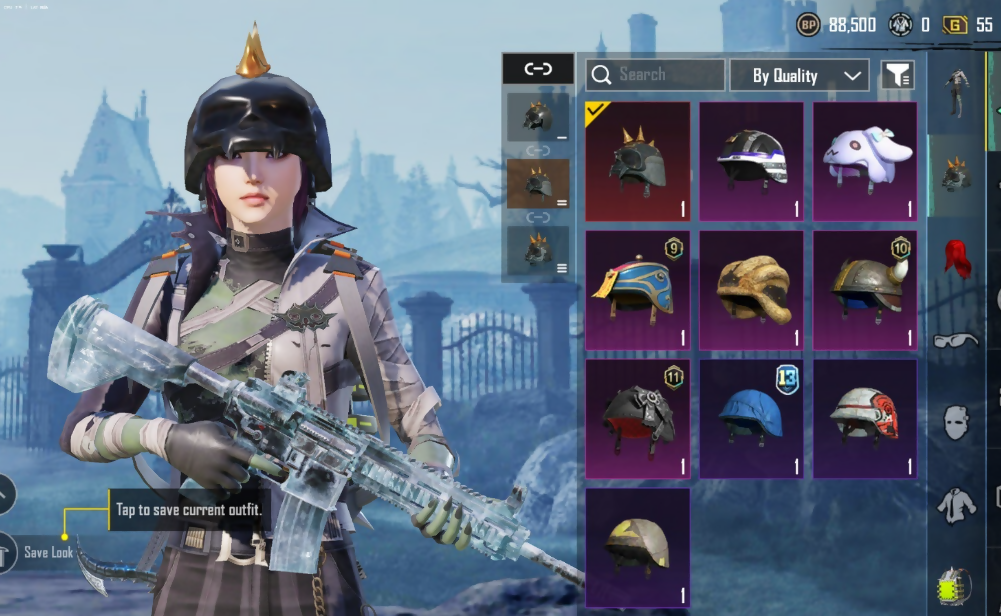Switch to the face mask category tab
The width and height of the screenshot is (1001, 616).
(957, 422)
